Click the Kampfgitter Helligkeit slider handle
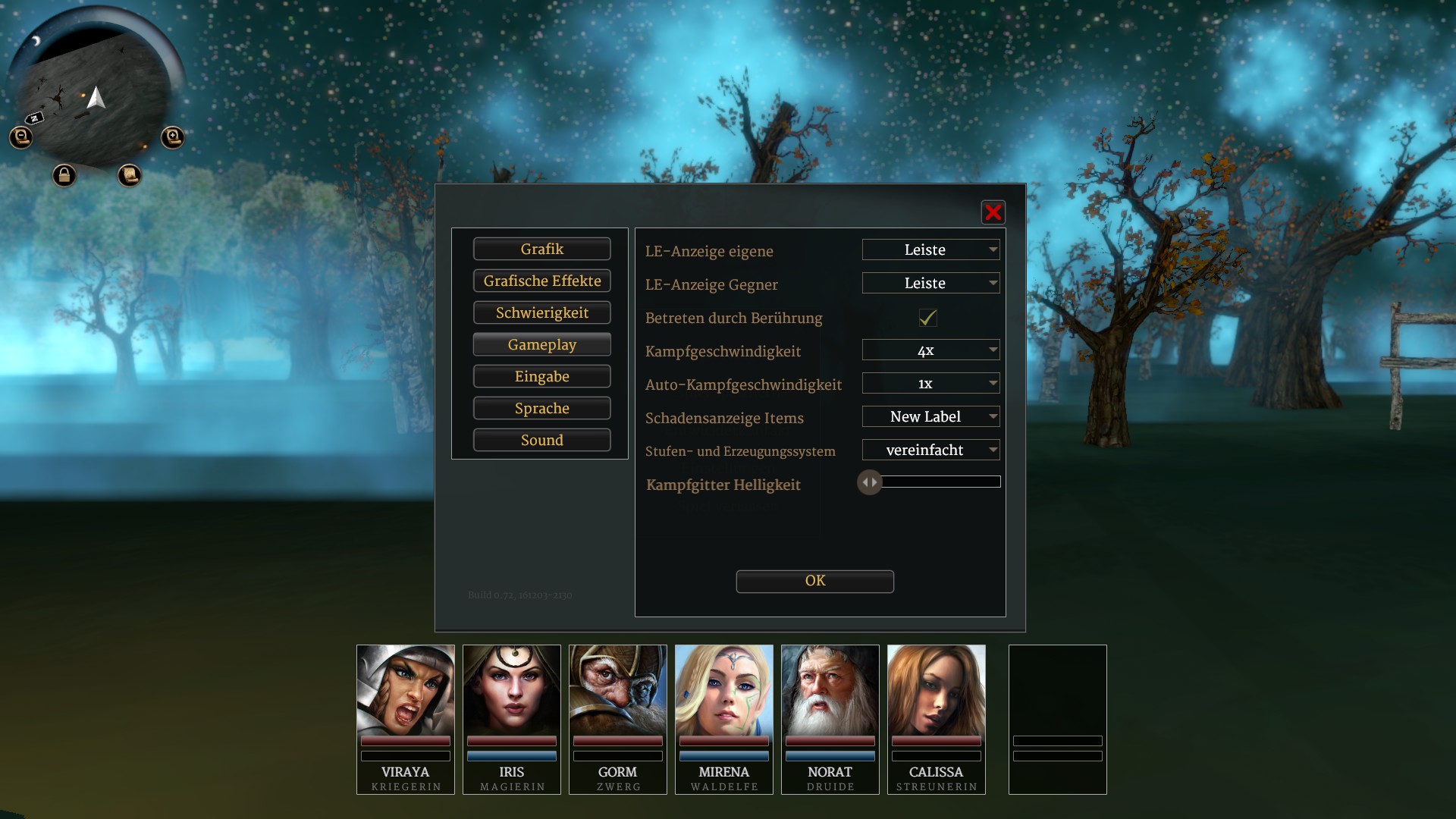 pos(870,482)
